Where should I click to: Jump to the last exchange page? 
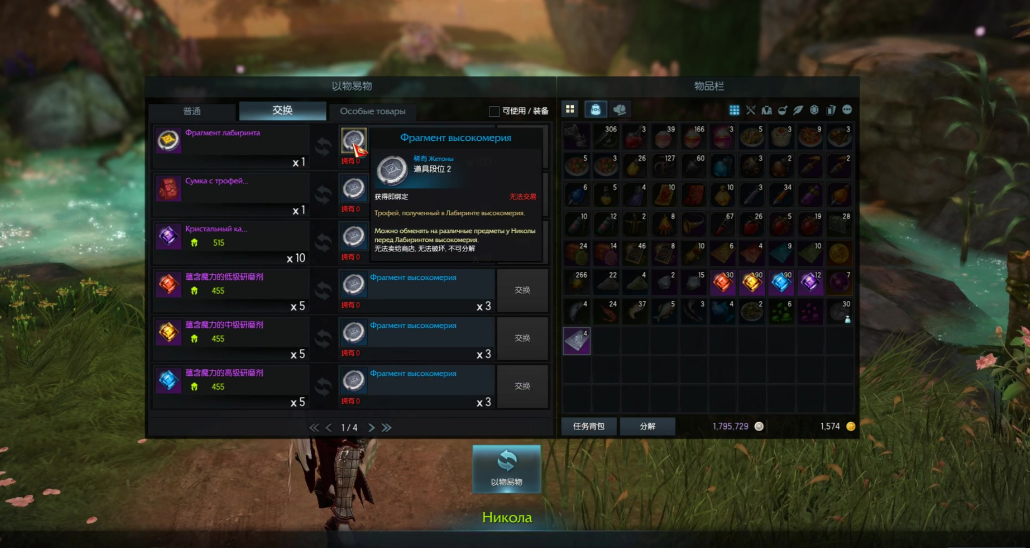click(387, 427)
